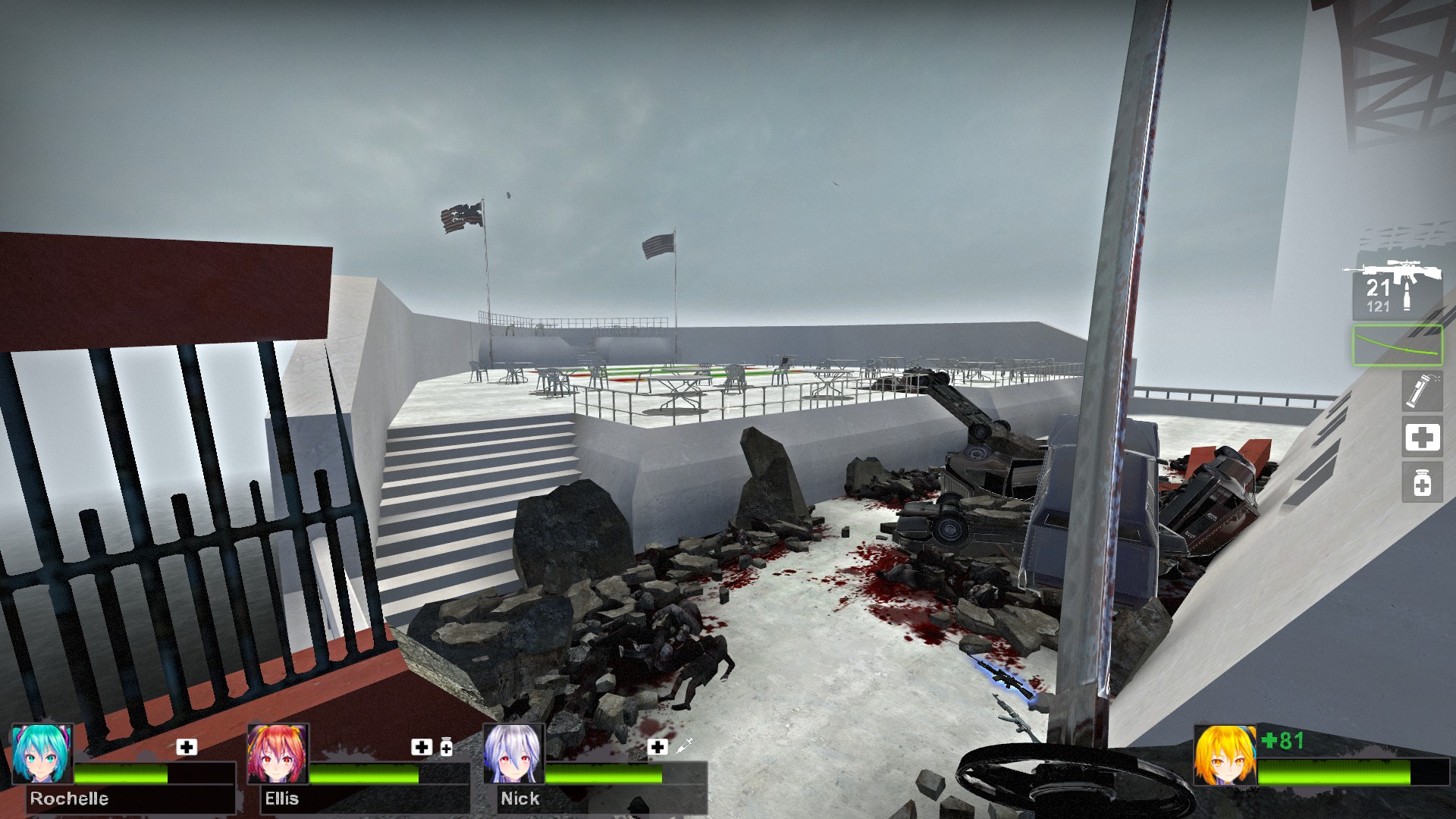Click Nick's silver-haired portrait
Image resolution: width=1456 pixels, height=819 pixels.
click(513, 755)
